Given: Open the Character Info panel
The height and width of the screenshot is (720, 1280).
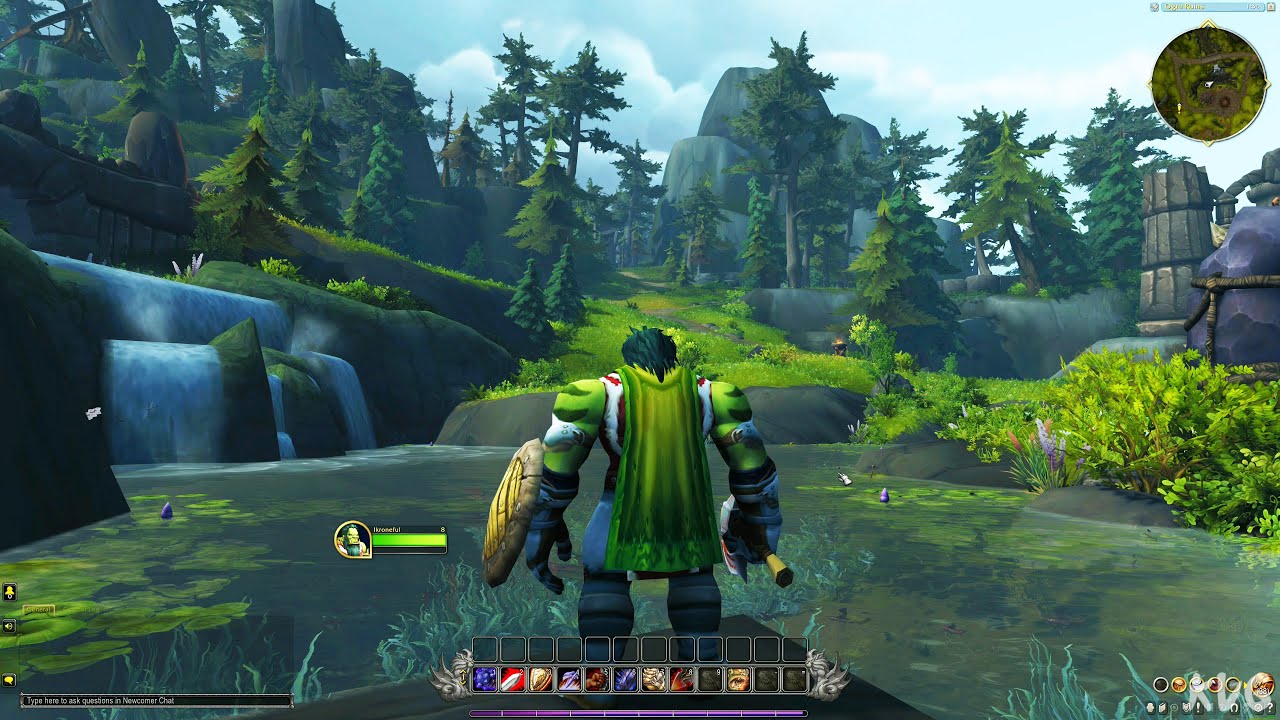Looking at the screenshot, I should [x=1149, y=707].
